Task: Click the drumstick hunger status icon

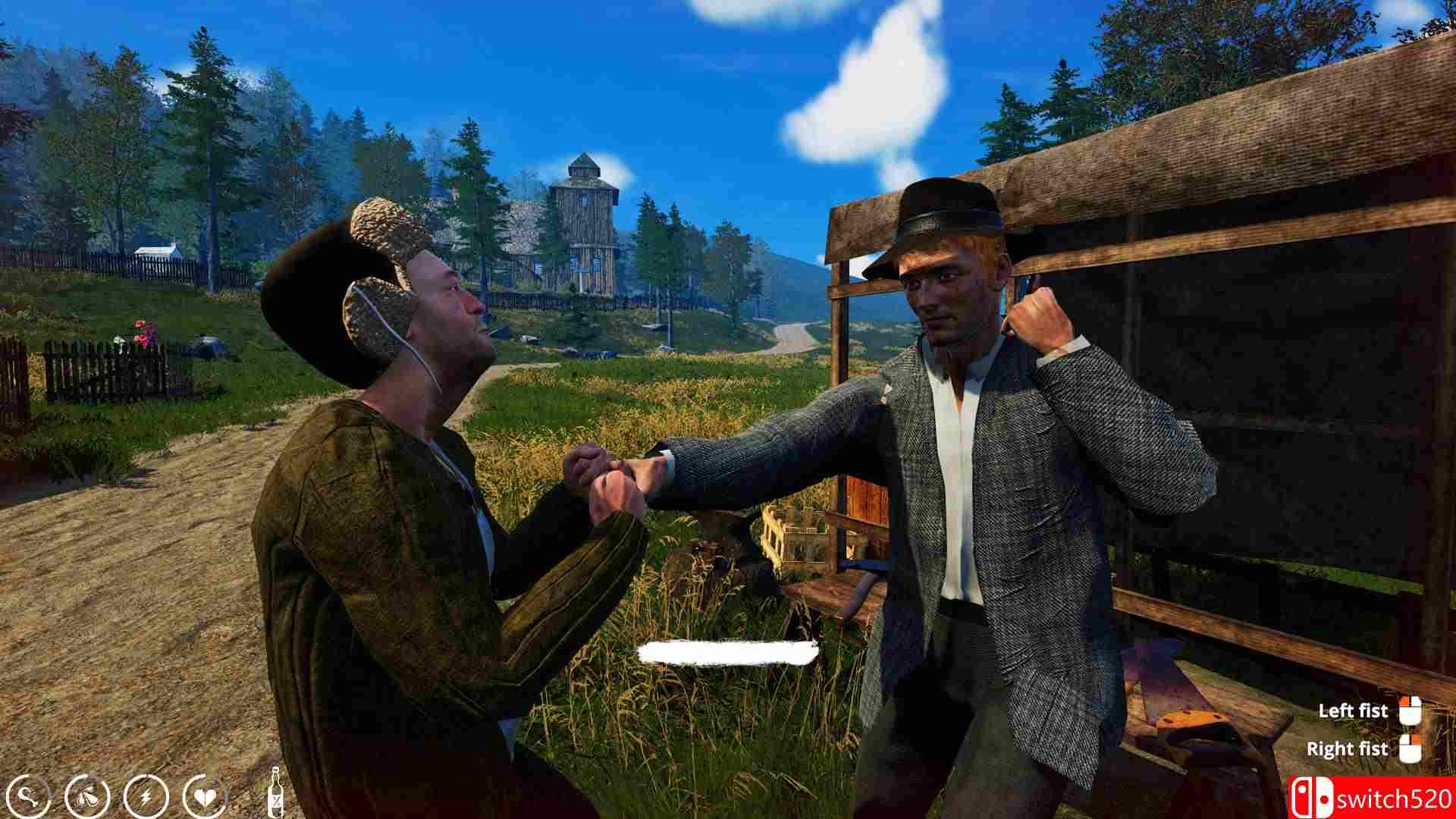Action: [29, 795]
